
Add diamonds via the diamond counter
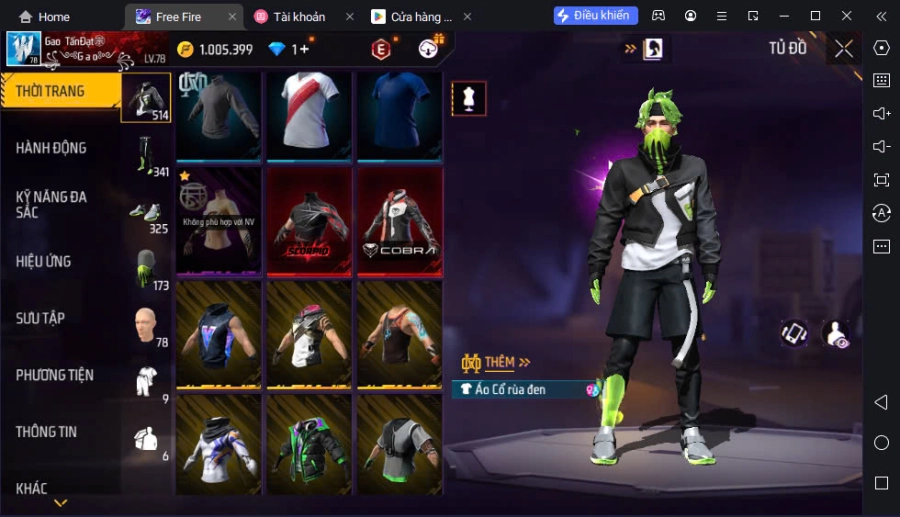[288, 49]
